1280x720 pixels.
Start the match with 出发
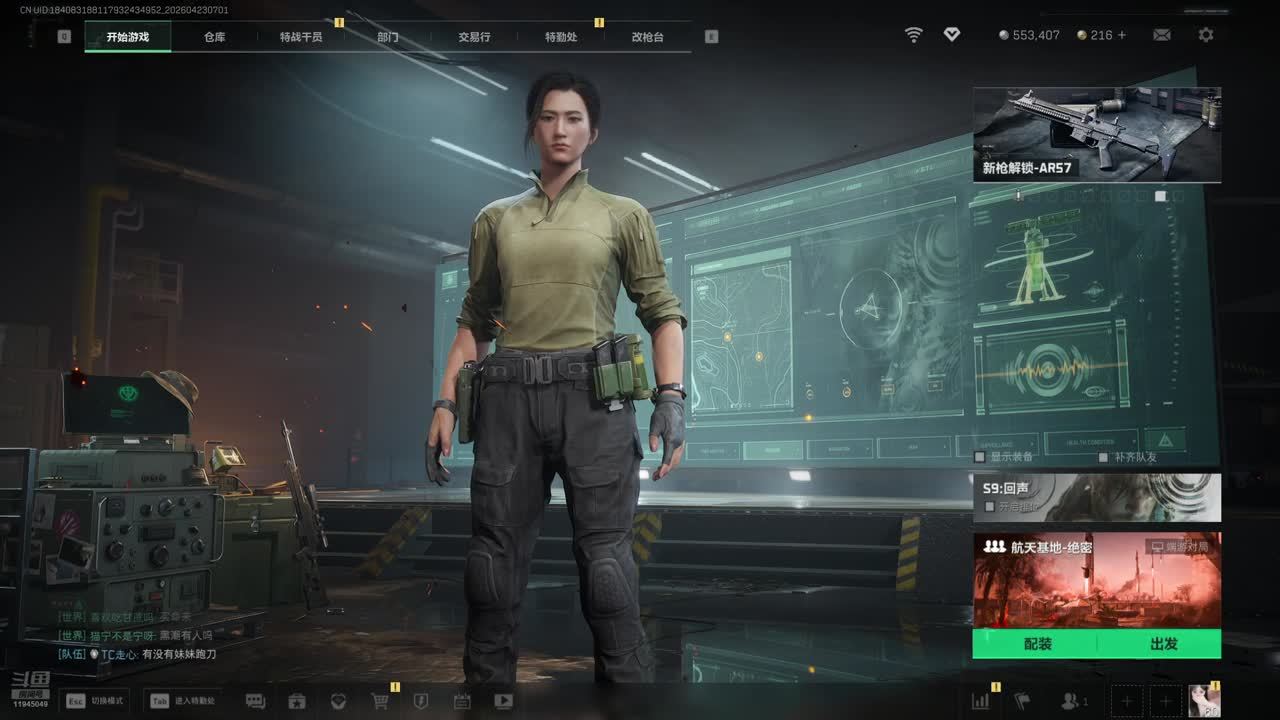coord(1163,644)
